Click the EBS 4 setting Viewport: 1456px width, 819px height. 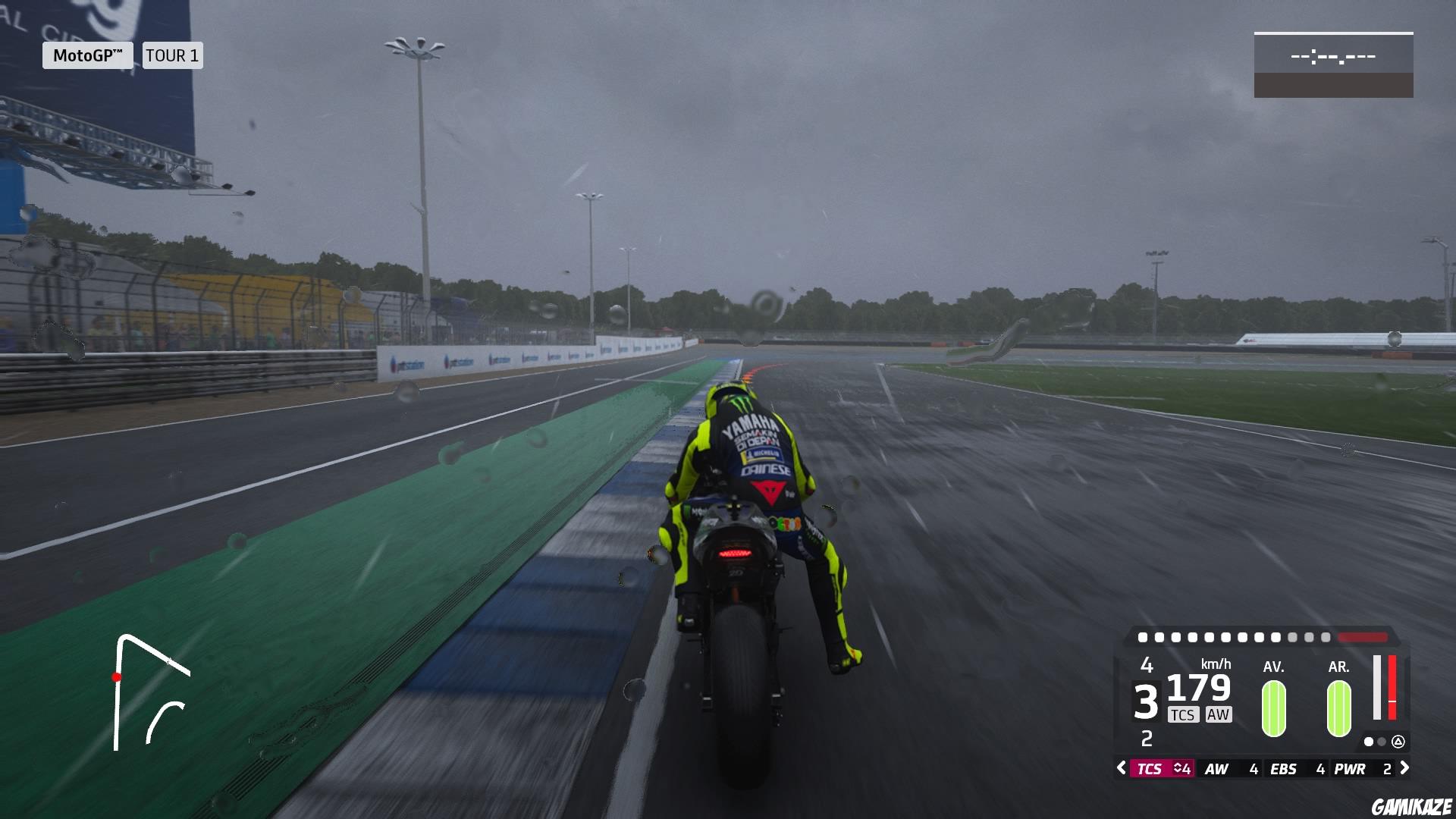(x=1296, y=768)
